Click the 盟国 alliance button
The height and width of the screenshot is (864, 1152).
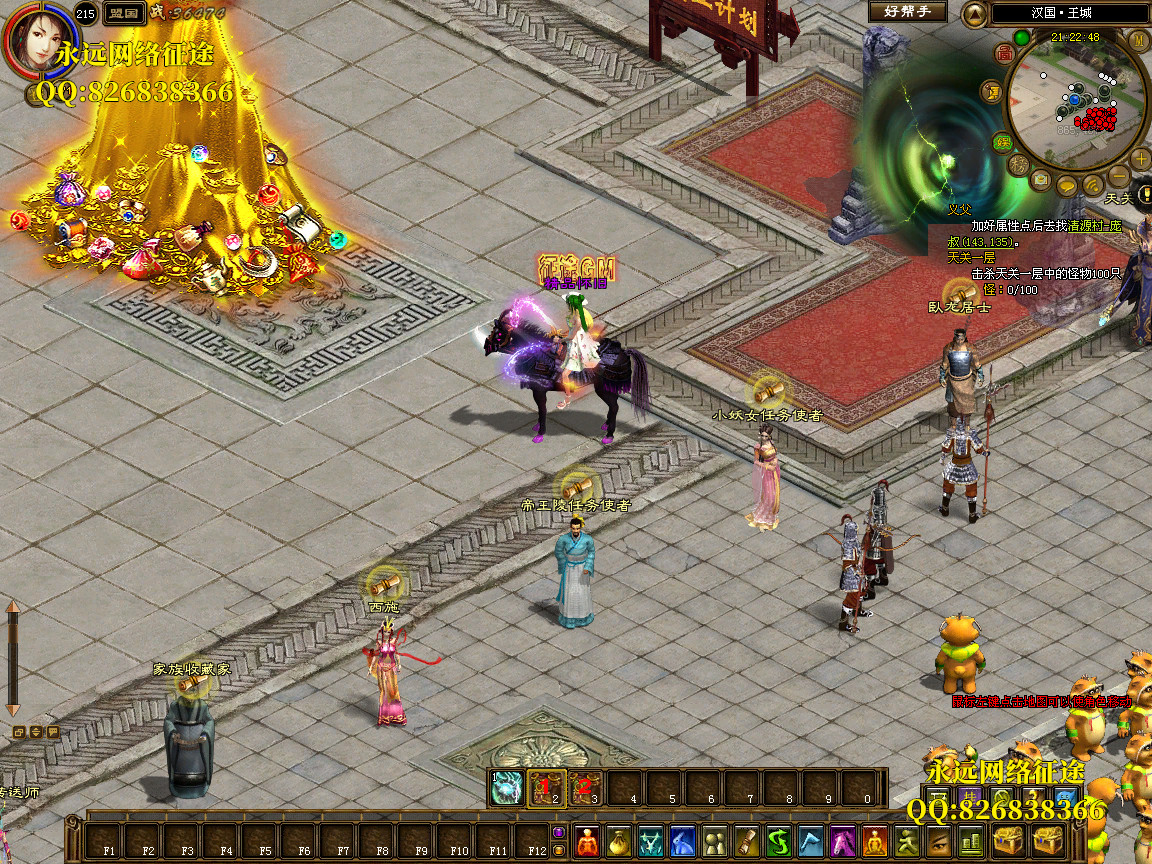[x=124, y=13]
